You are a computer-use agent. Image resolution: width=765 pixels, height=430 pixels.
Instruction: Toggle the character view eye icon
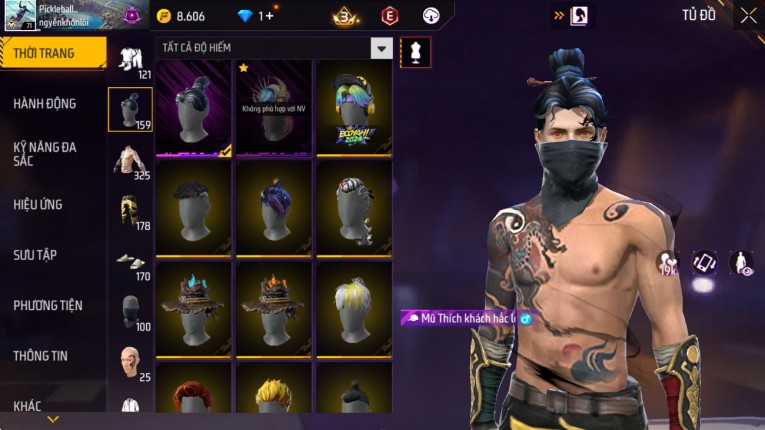(741, 263)
